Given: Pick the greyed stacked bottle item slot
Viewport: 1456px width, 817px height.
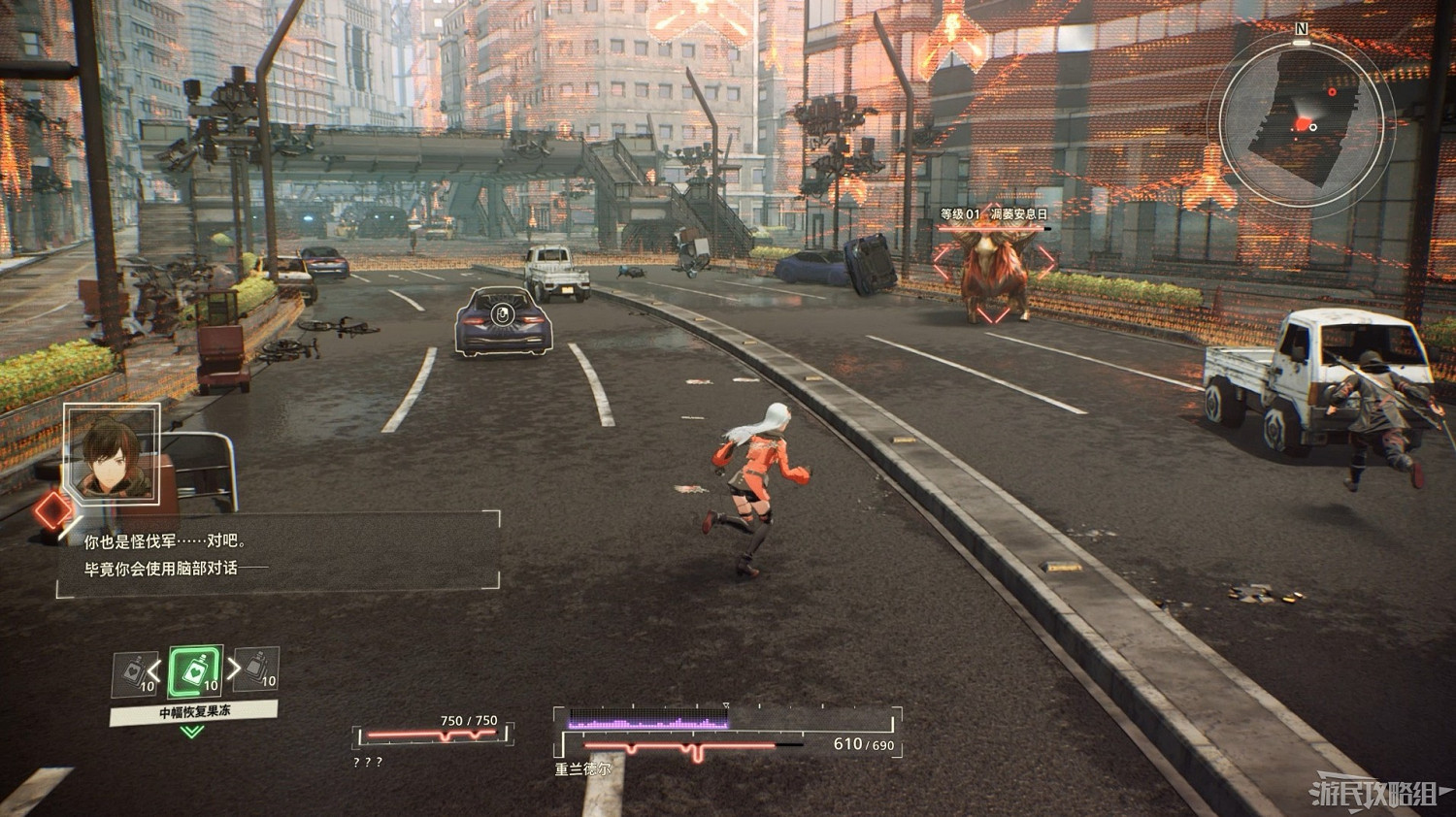Looking at the screenshot, I should pyautogui.click(x=258, y=670).
